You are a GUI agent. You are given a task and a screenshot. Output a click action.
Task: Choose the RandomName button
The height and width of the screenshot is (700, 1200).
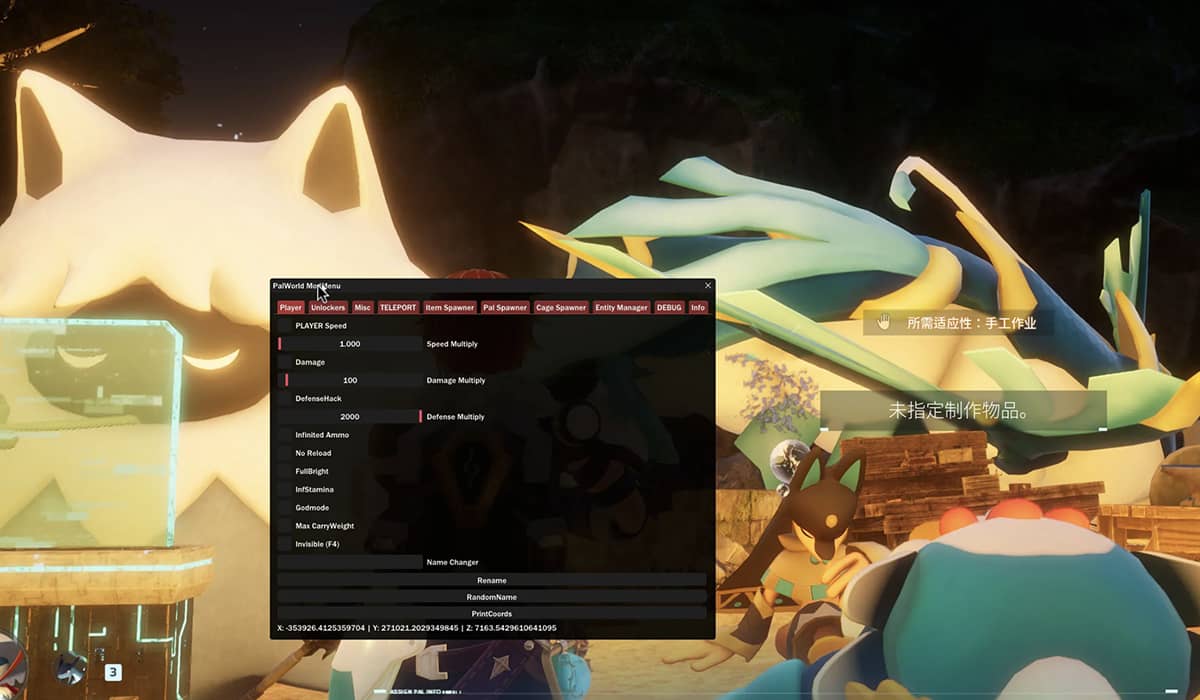[491, 597]
